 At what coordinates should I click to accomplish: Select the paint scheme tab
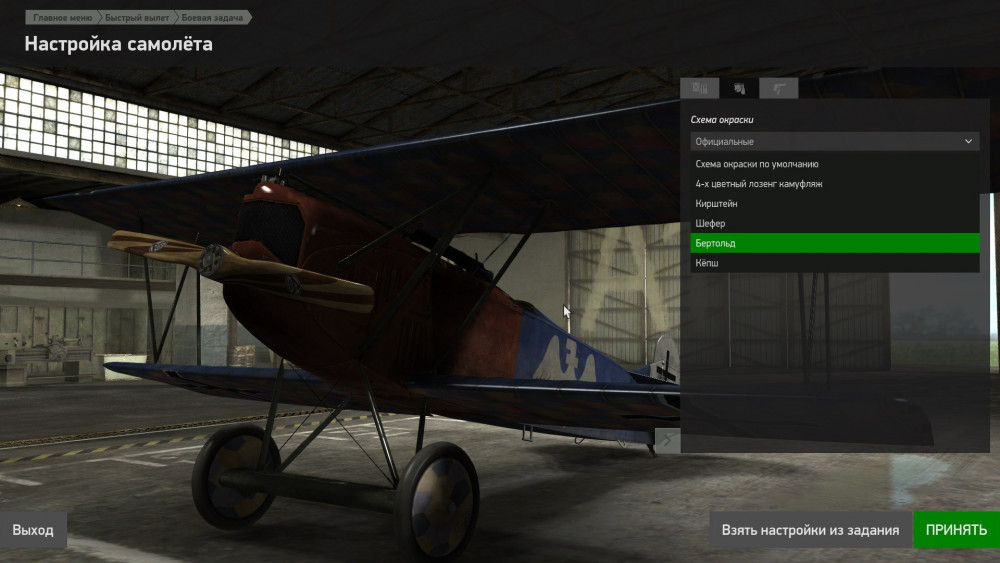(x=739, y=89)
